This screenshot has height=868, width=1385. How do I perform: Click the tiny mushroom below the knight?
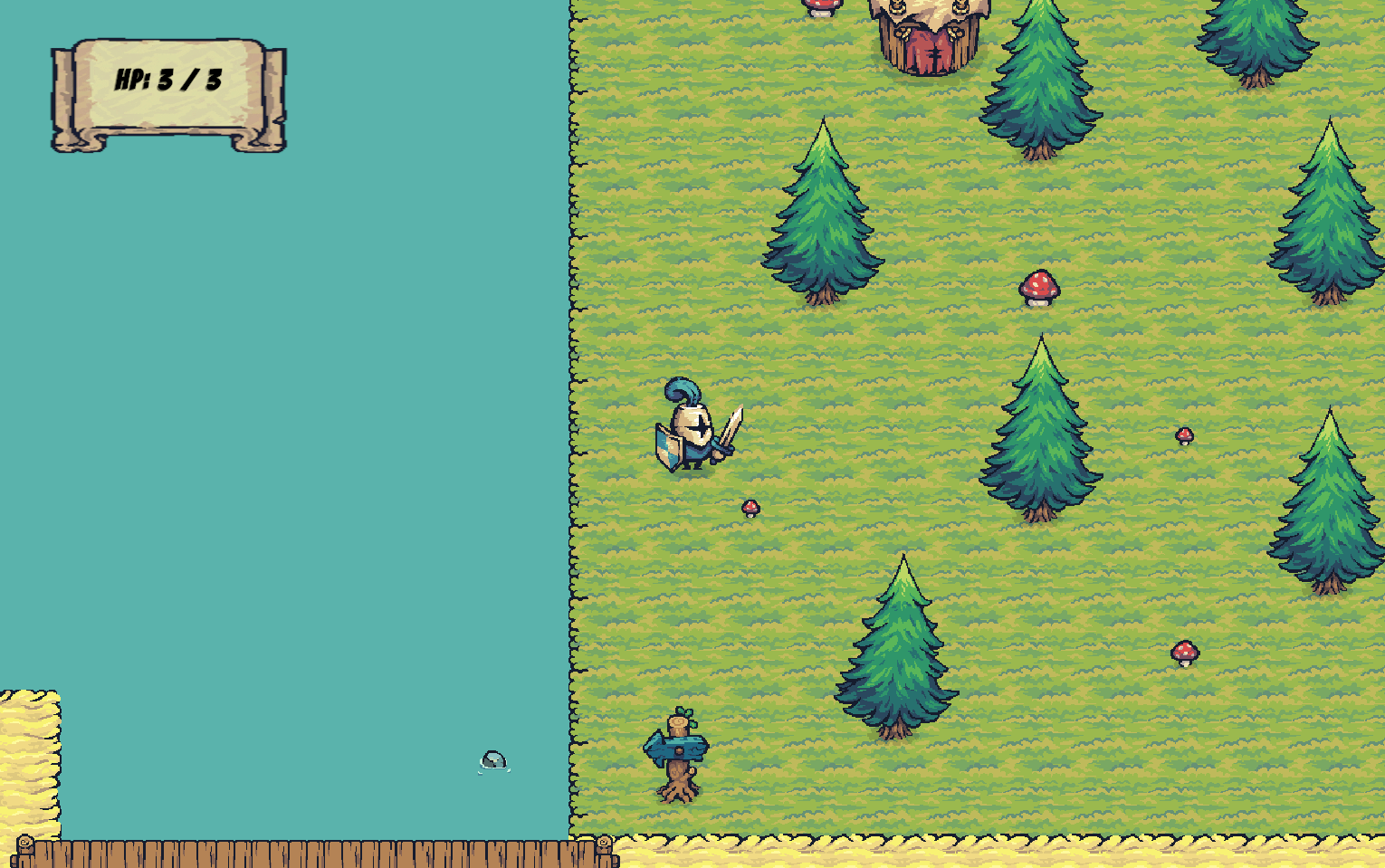coord(750,508)
